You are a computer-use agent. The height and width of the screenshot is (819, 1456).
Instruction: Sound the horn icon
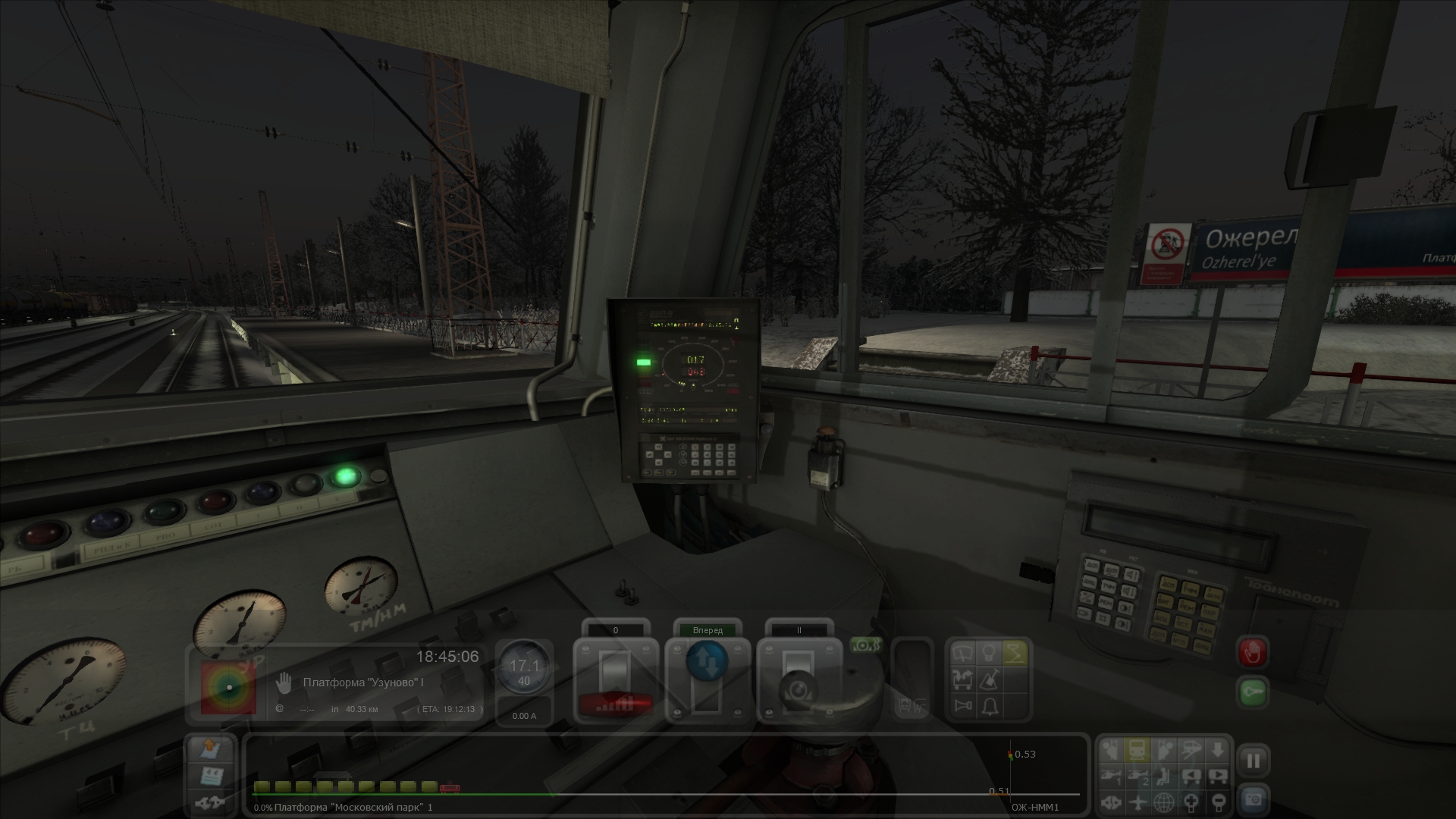coord(963,707)
